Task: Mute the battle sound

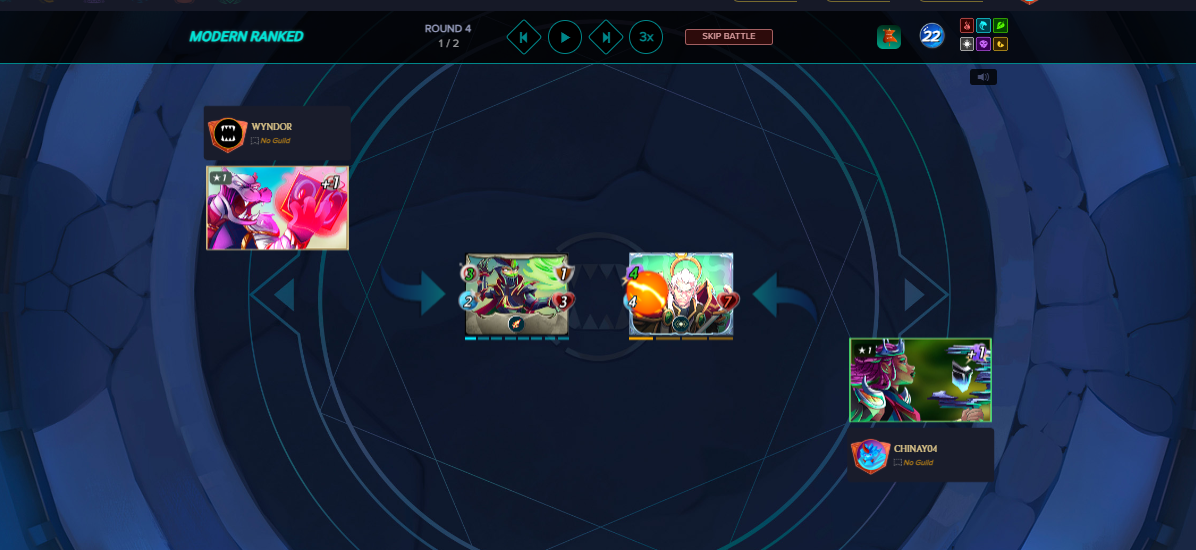Action: [x=983, y=77]
